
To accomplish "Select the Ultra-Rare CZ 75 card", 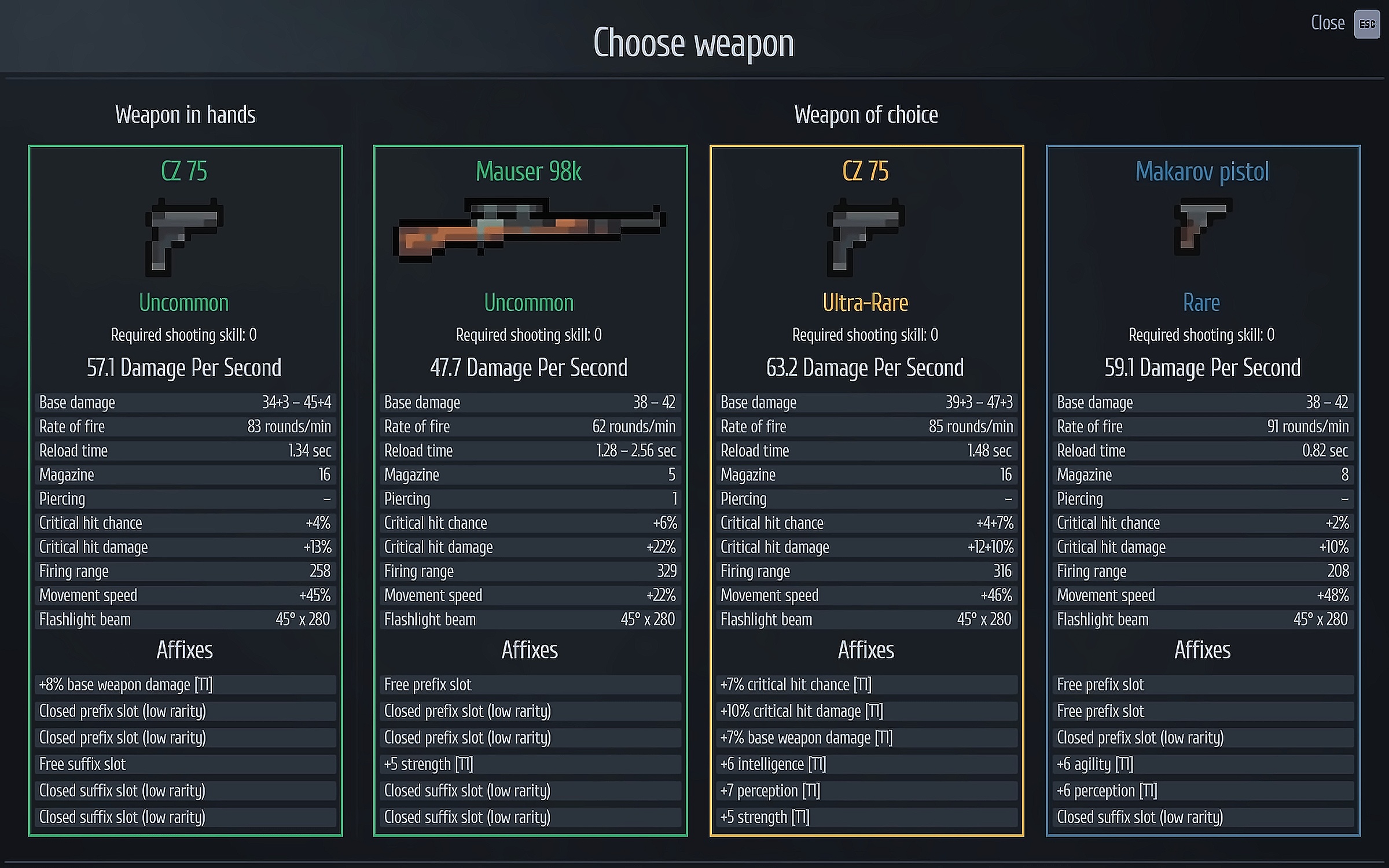I will click(866, 490).
